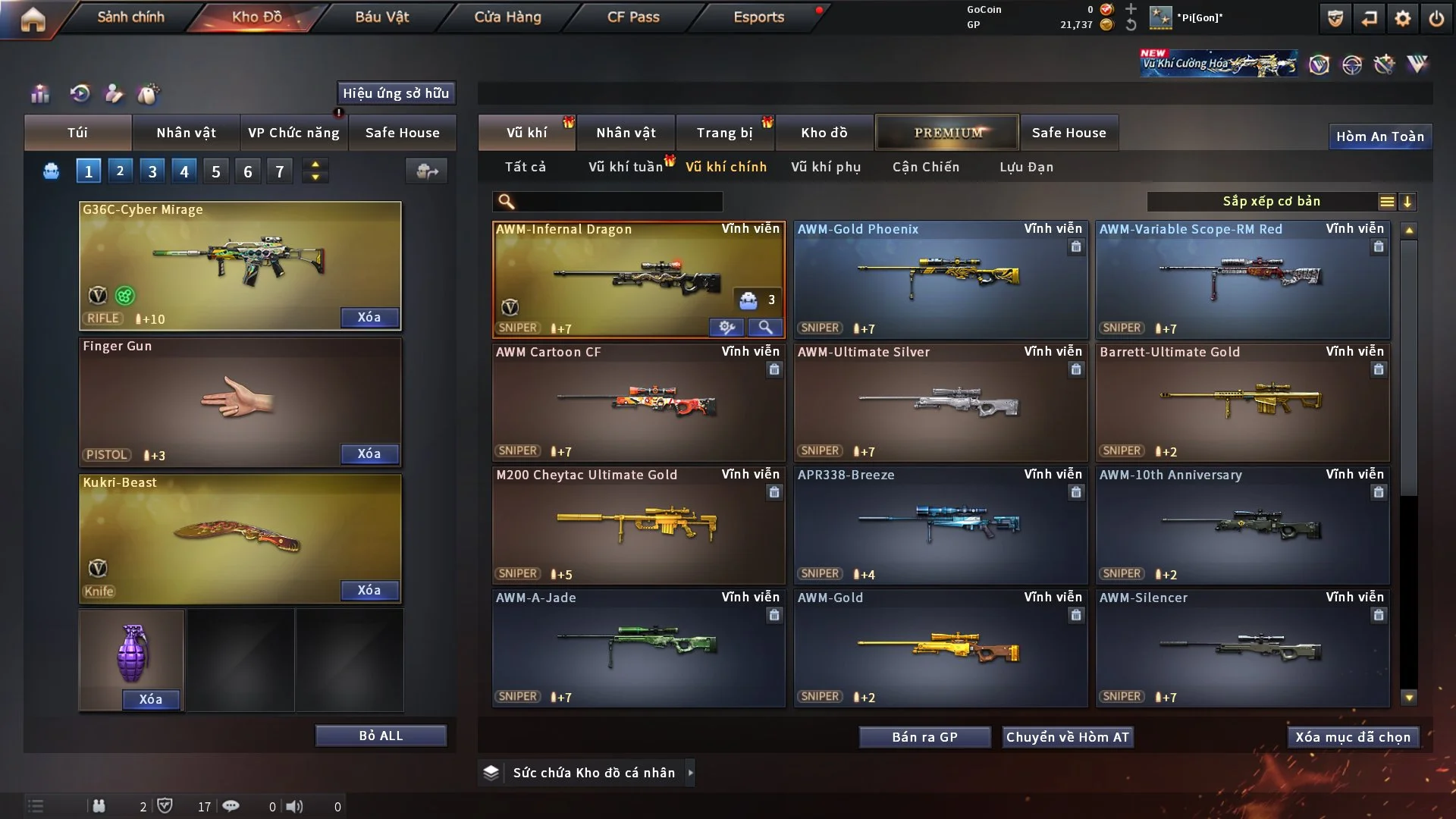This screenshot has width=1456, height=819.
Task: Pick the APR338-Breeze sniper card
Action: coord(940,525)
